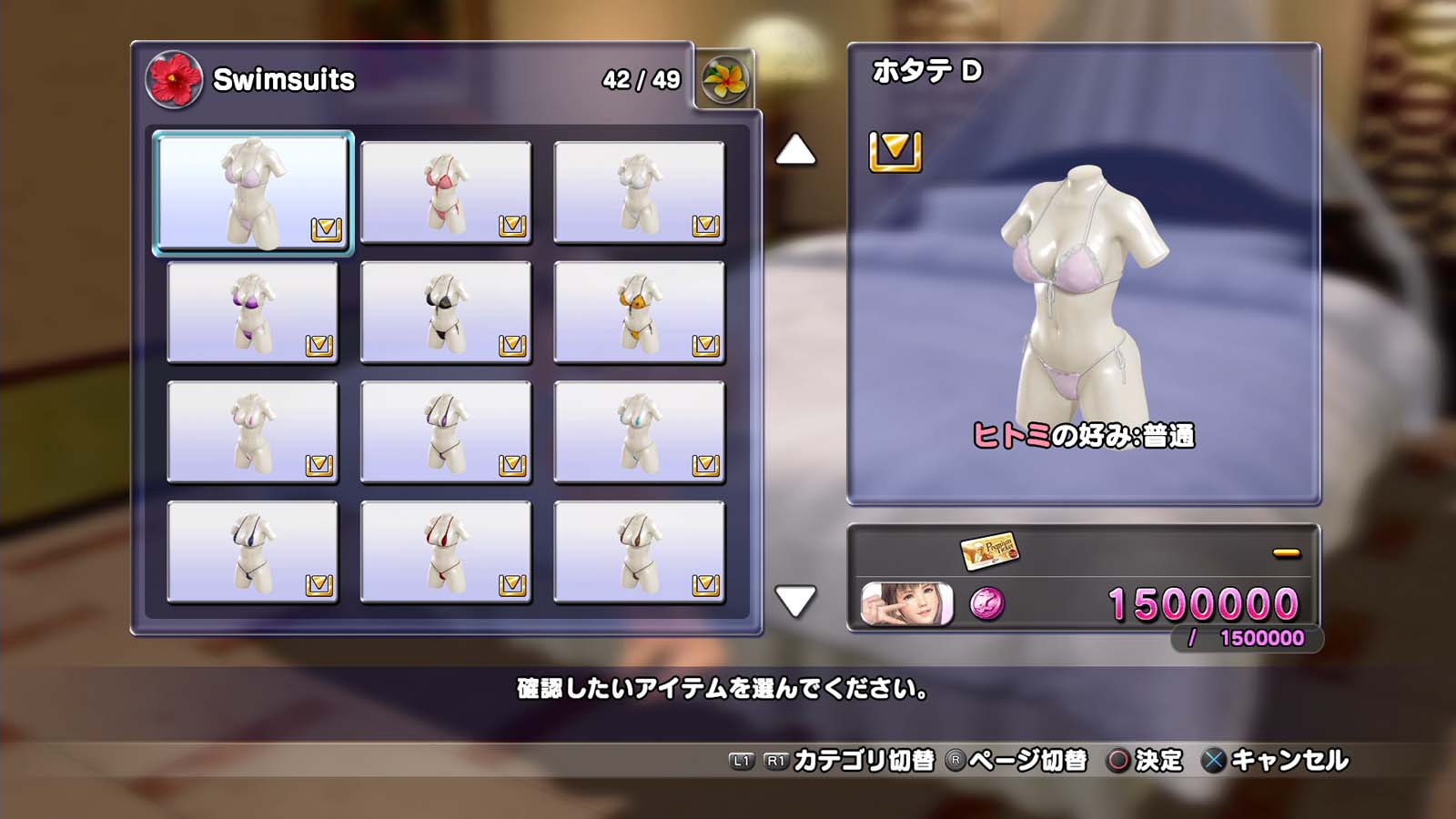Choose the orange bikini thumbnail

click(x=639, y=312)
